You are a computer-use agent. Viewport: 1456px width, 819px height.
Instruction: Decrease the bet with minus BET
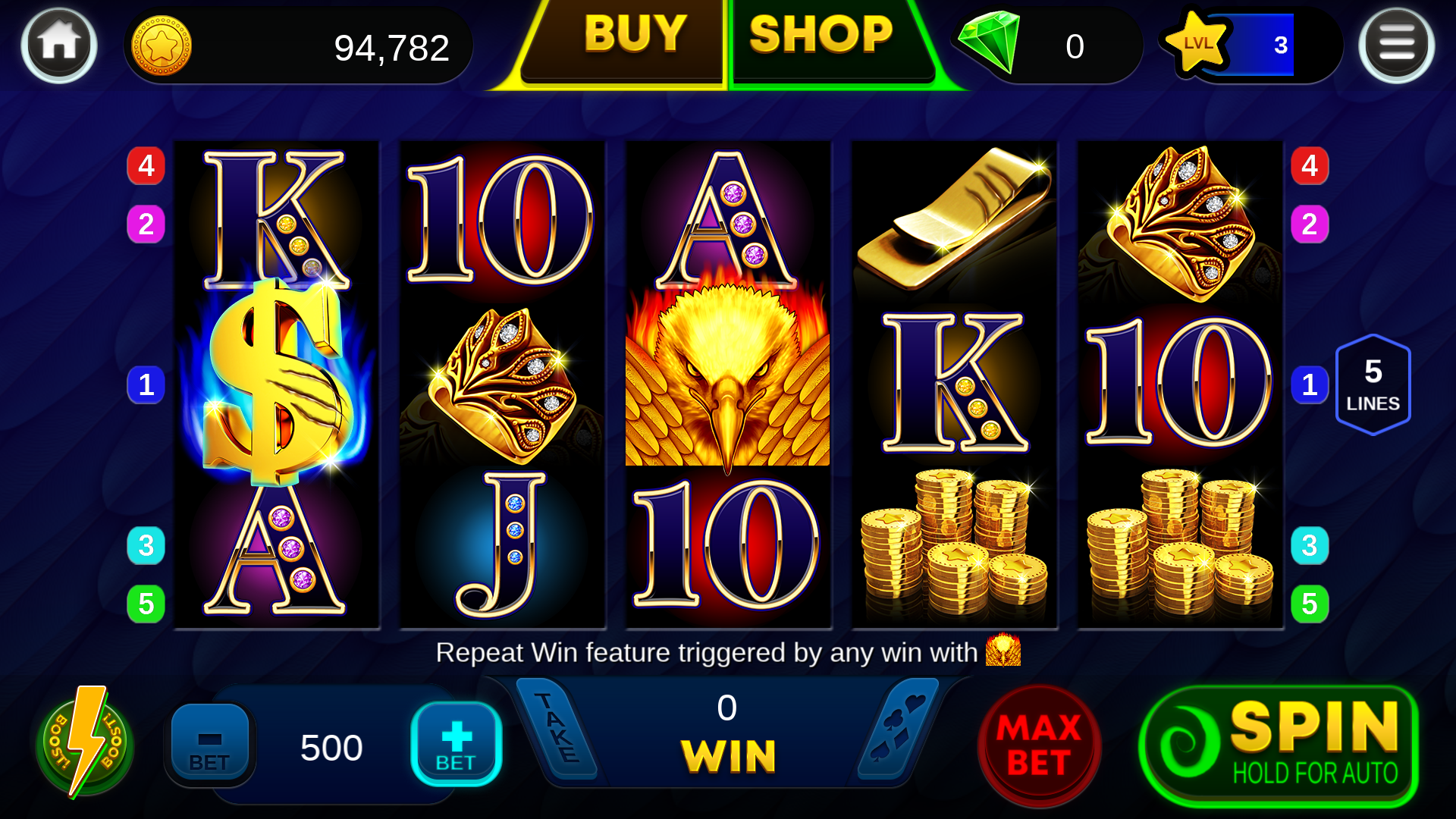pyautogui.click(x=209, y=743)
